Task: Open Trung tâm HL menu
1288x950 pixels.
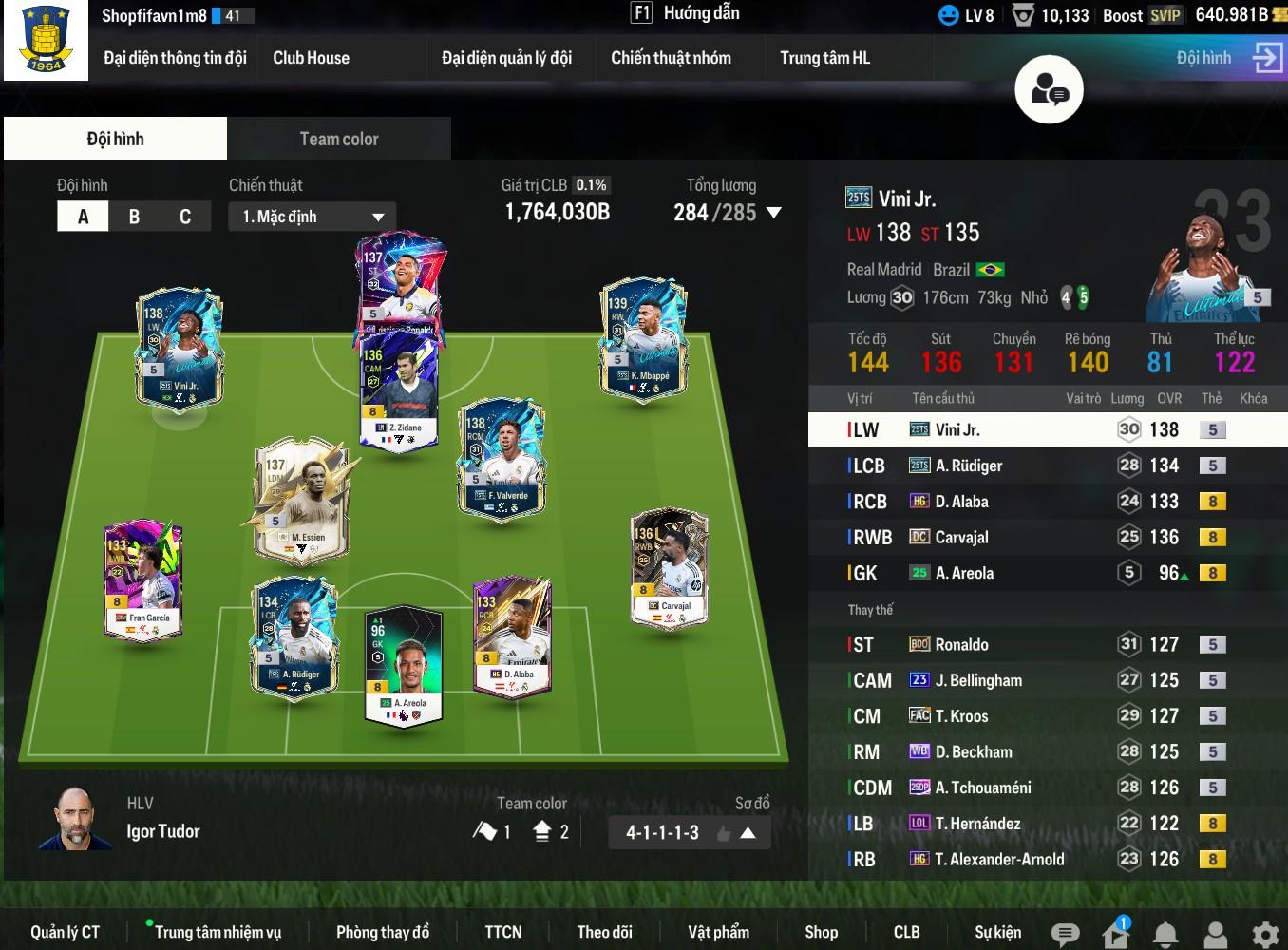Action: pos(824,58)
